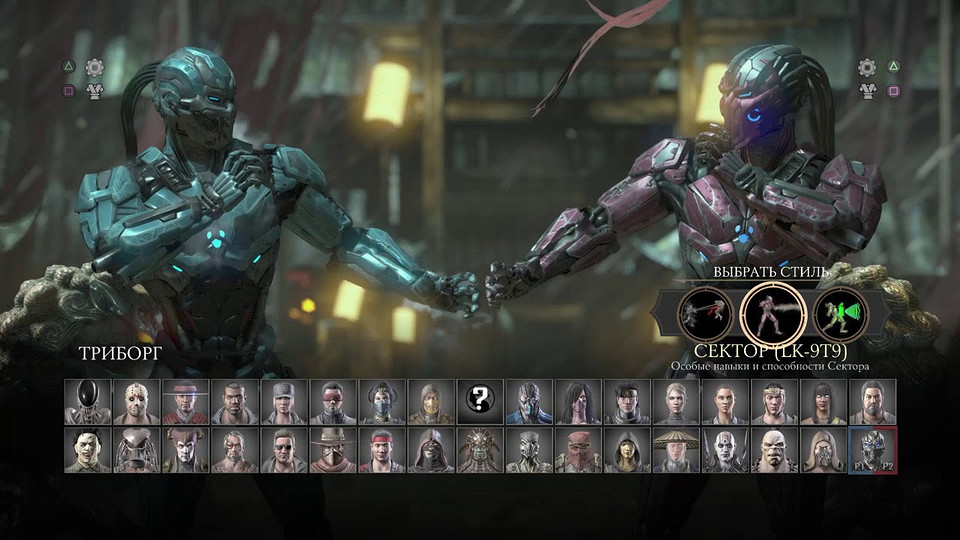Choose Jason with the hockey mask
This screenshot has width=960, height=540.
click(137, 402)
